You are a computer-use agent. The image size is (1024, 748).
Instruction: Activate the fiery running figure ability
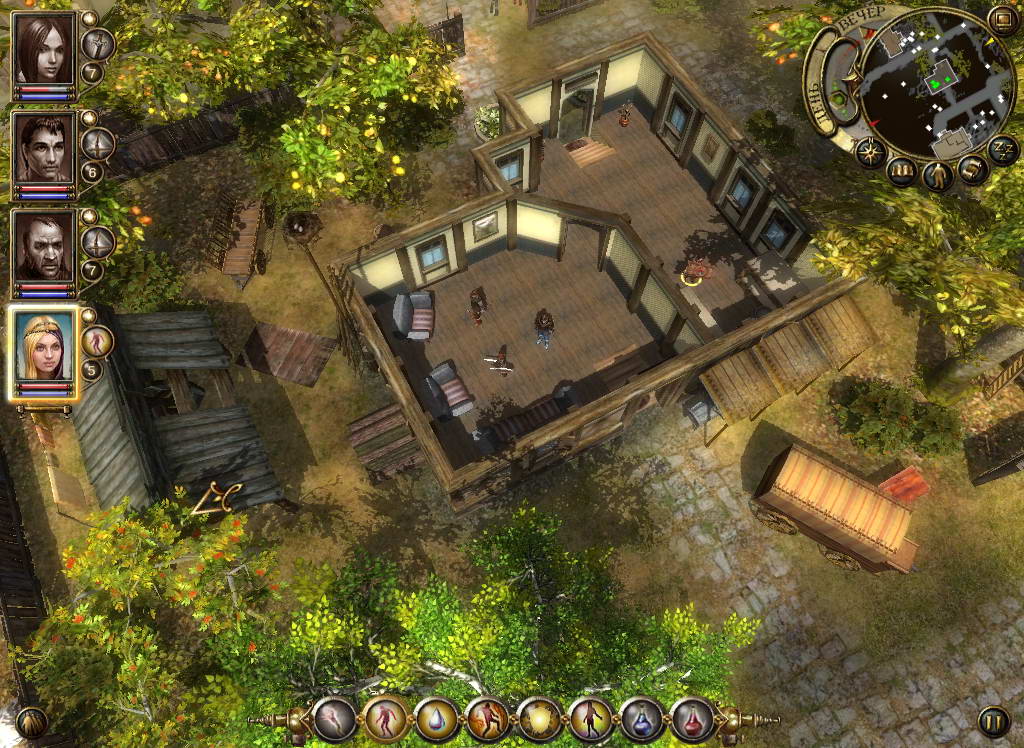coord(488,719)
